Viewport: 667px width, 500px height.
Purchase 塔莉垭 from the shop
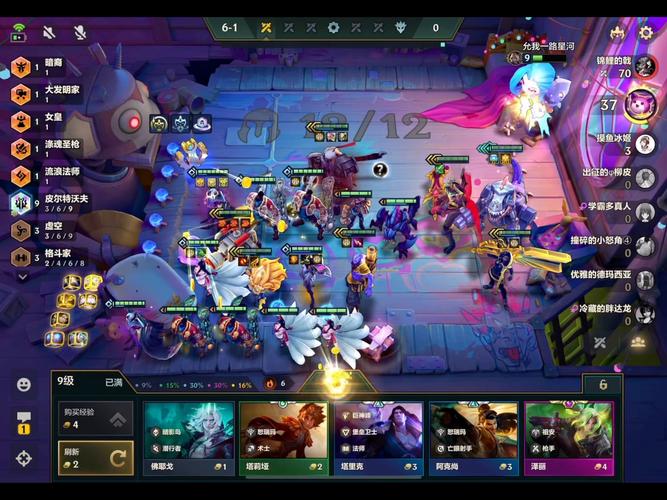(284, 437)
